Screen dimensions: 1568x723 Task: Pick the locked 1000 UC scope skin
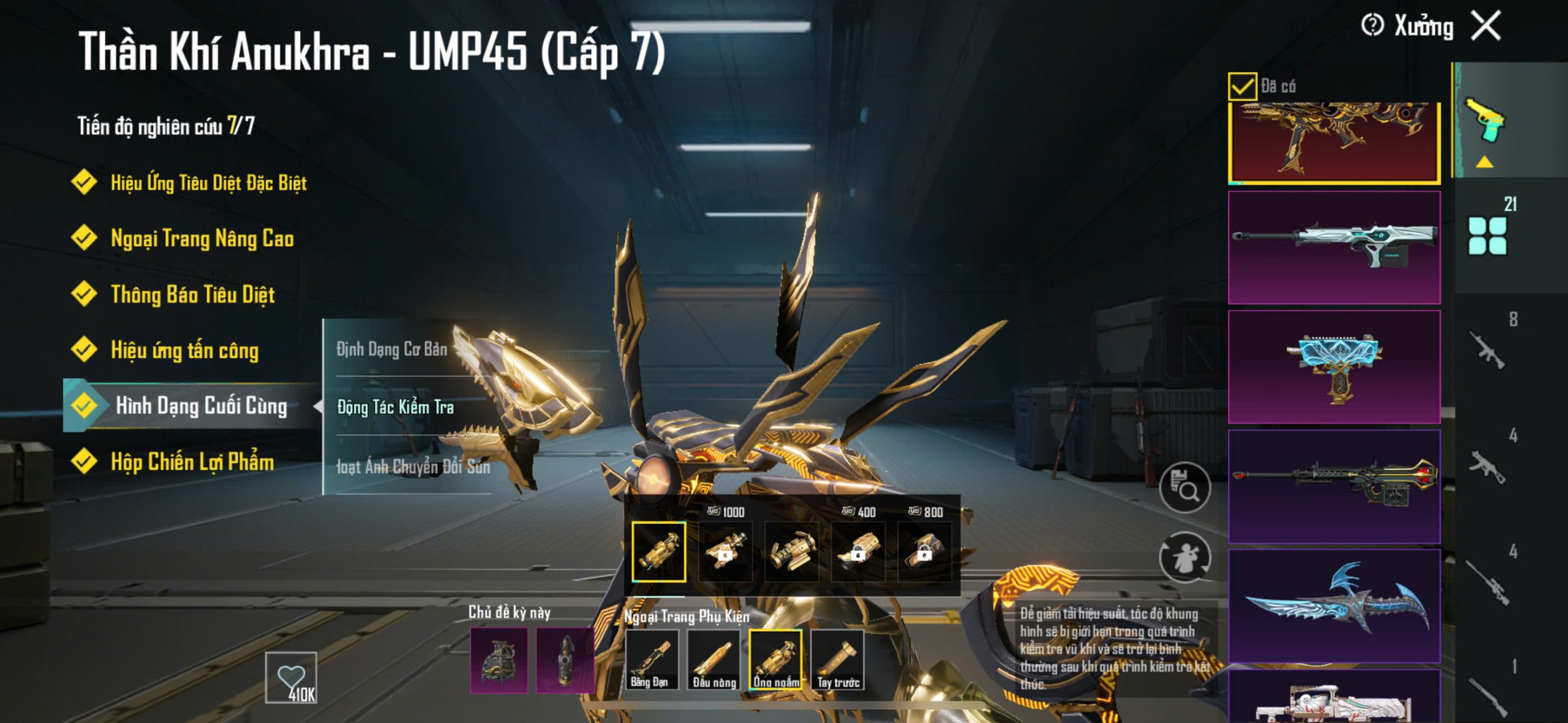tap(725, 551)
